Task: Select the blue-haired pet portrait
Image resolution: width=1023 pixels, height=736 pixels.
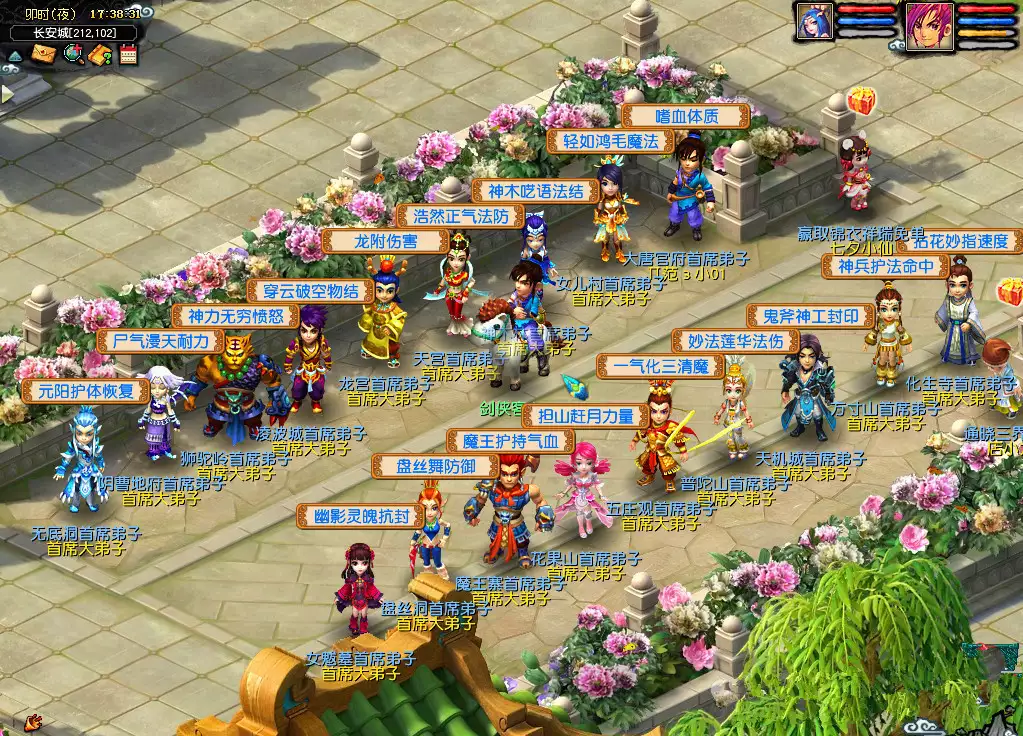Action: 814,22
